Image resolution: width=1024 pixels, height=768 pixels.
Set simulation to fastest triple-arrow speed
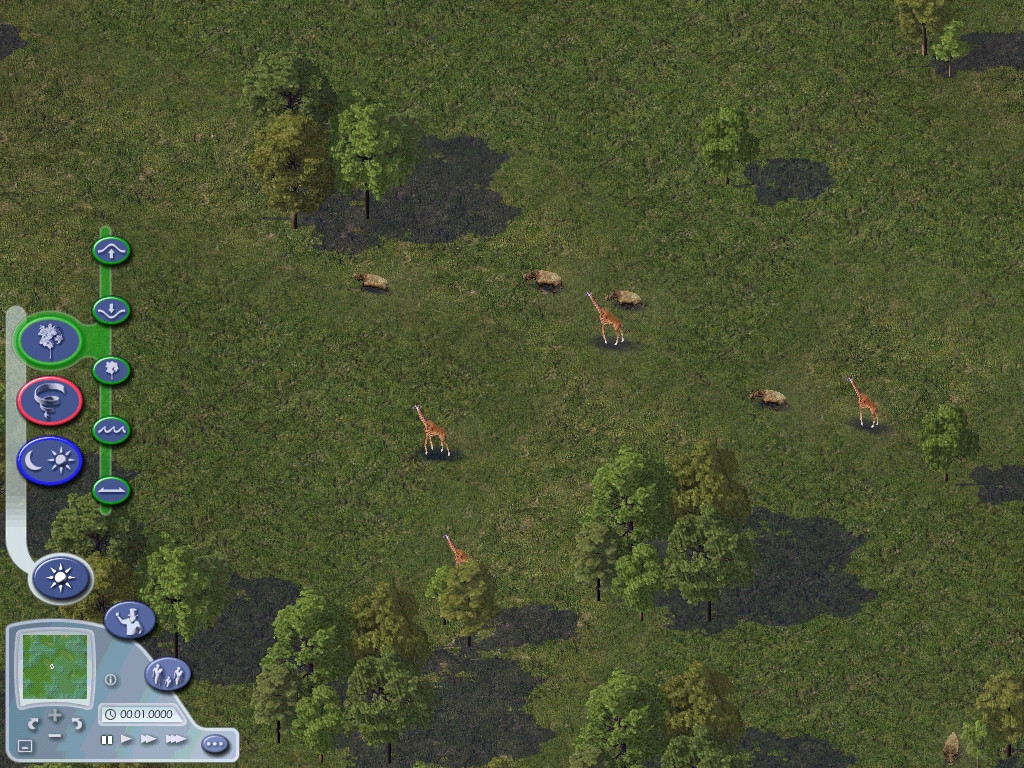click(x=175, y=740)
